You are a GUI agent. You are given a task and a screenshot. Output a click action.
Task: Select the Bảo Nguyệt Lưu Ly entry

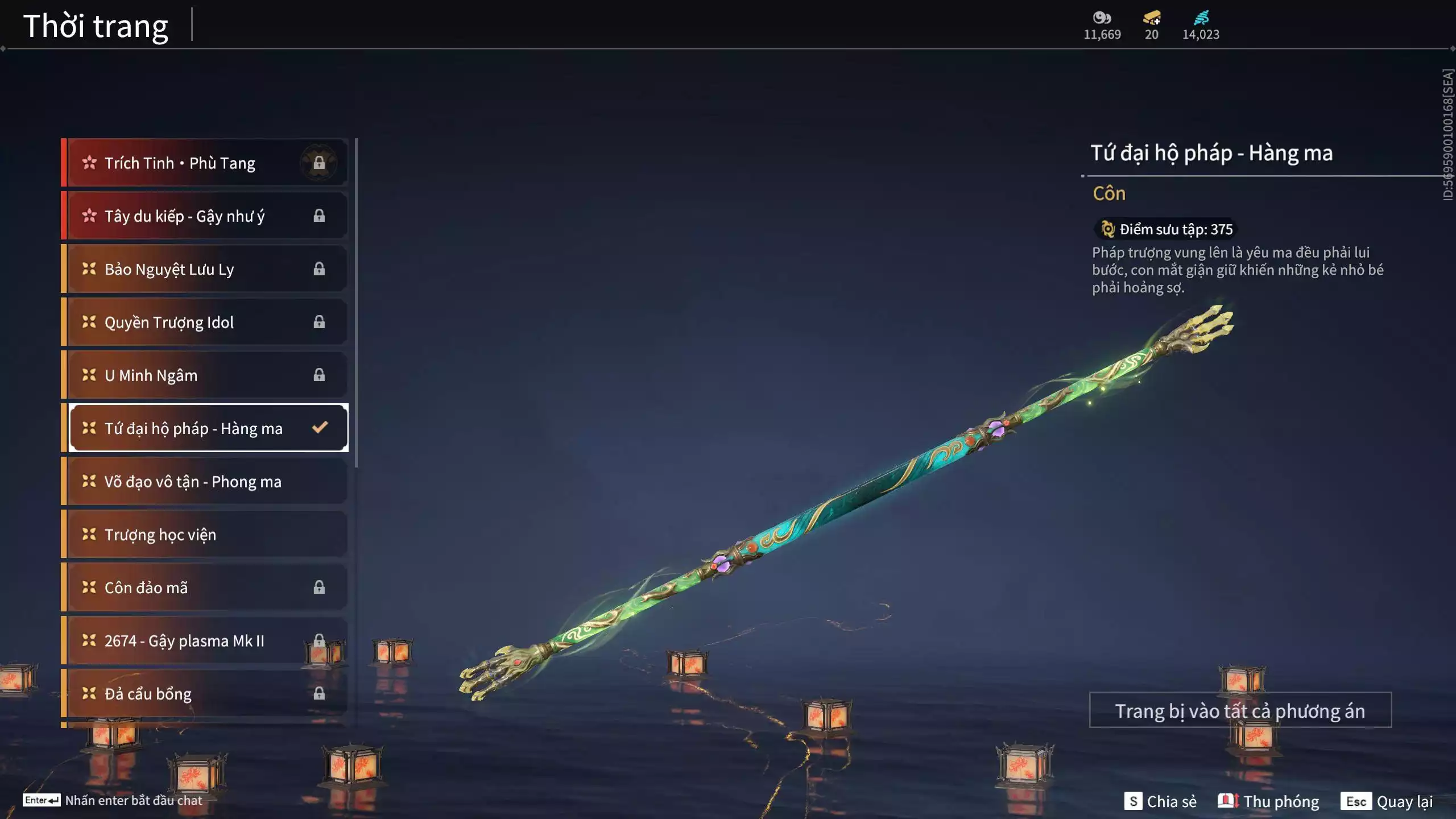click(205, 269)
